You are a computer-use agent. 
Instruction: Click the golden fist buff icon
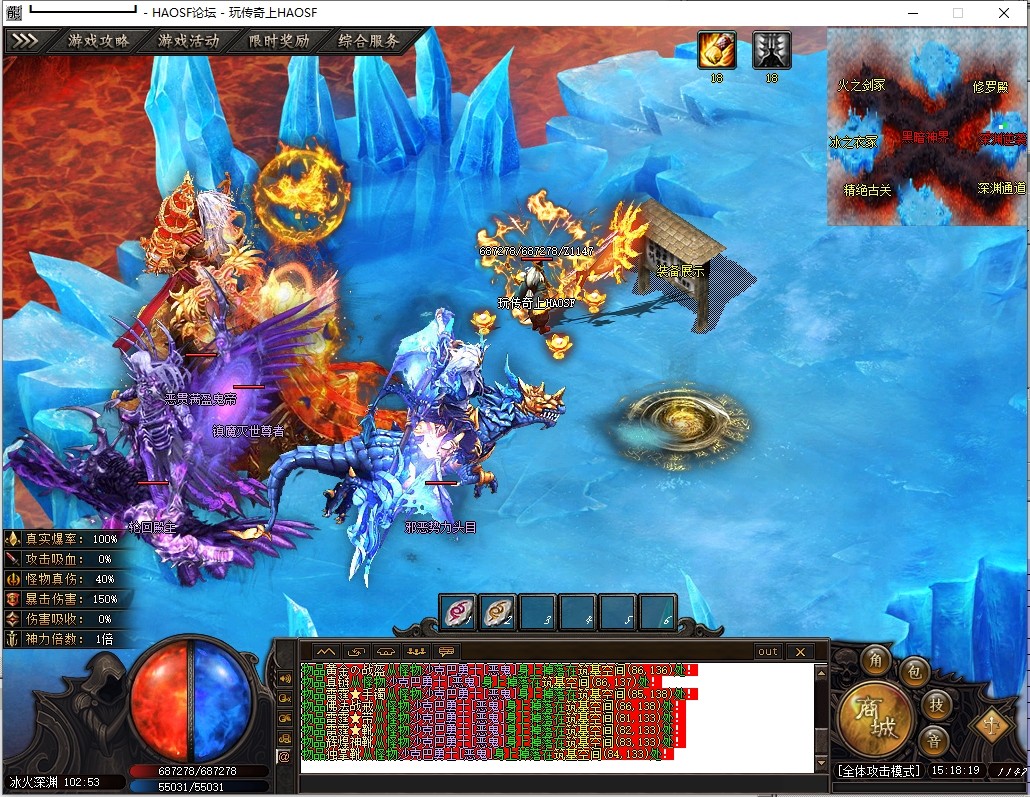point(717,50)
